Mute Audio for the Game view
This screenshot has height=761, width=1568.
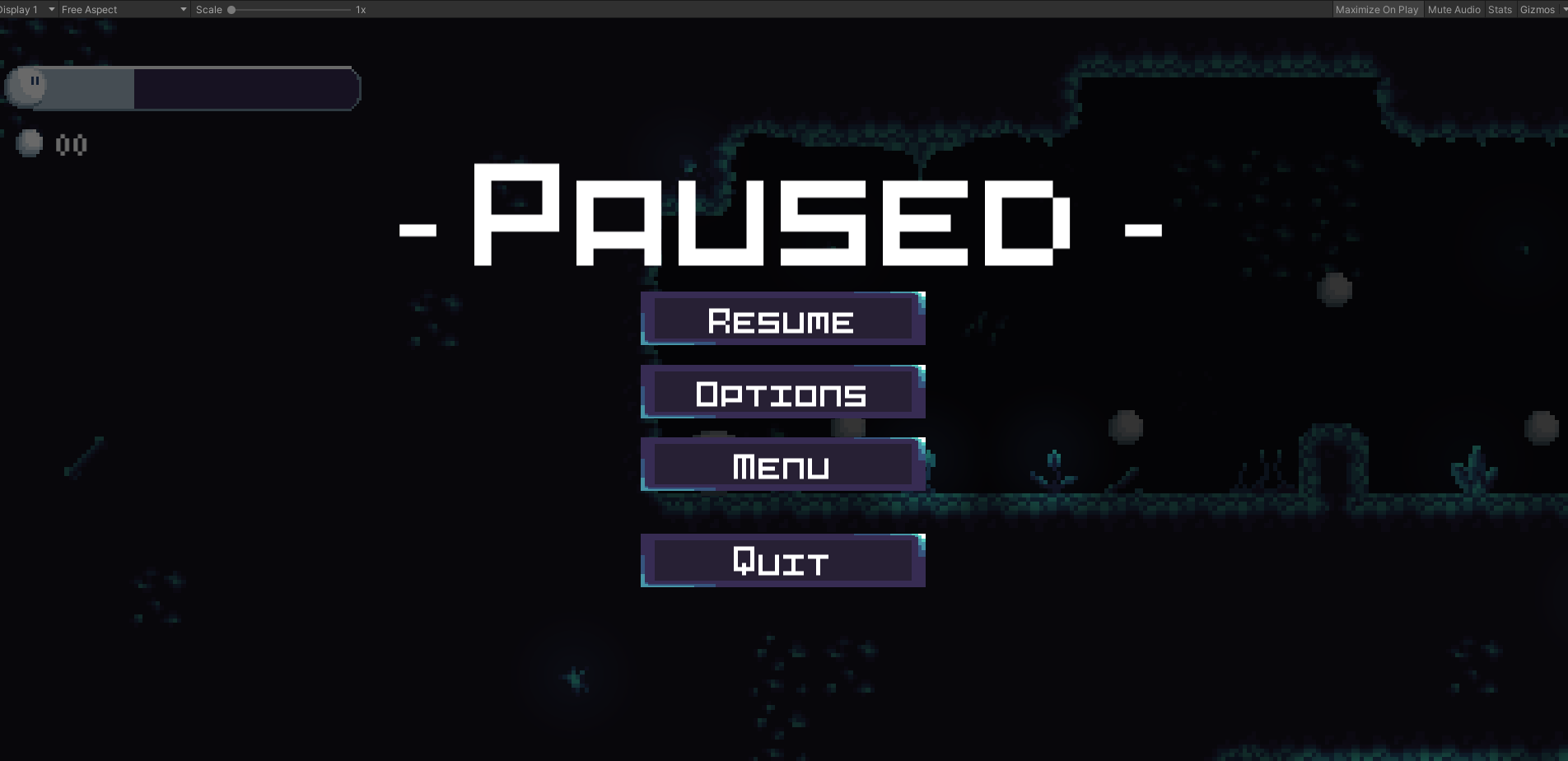[1454, 9]
